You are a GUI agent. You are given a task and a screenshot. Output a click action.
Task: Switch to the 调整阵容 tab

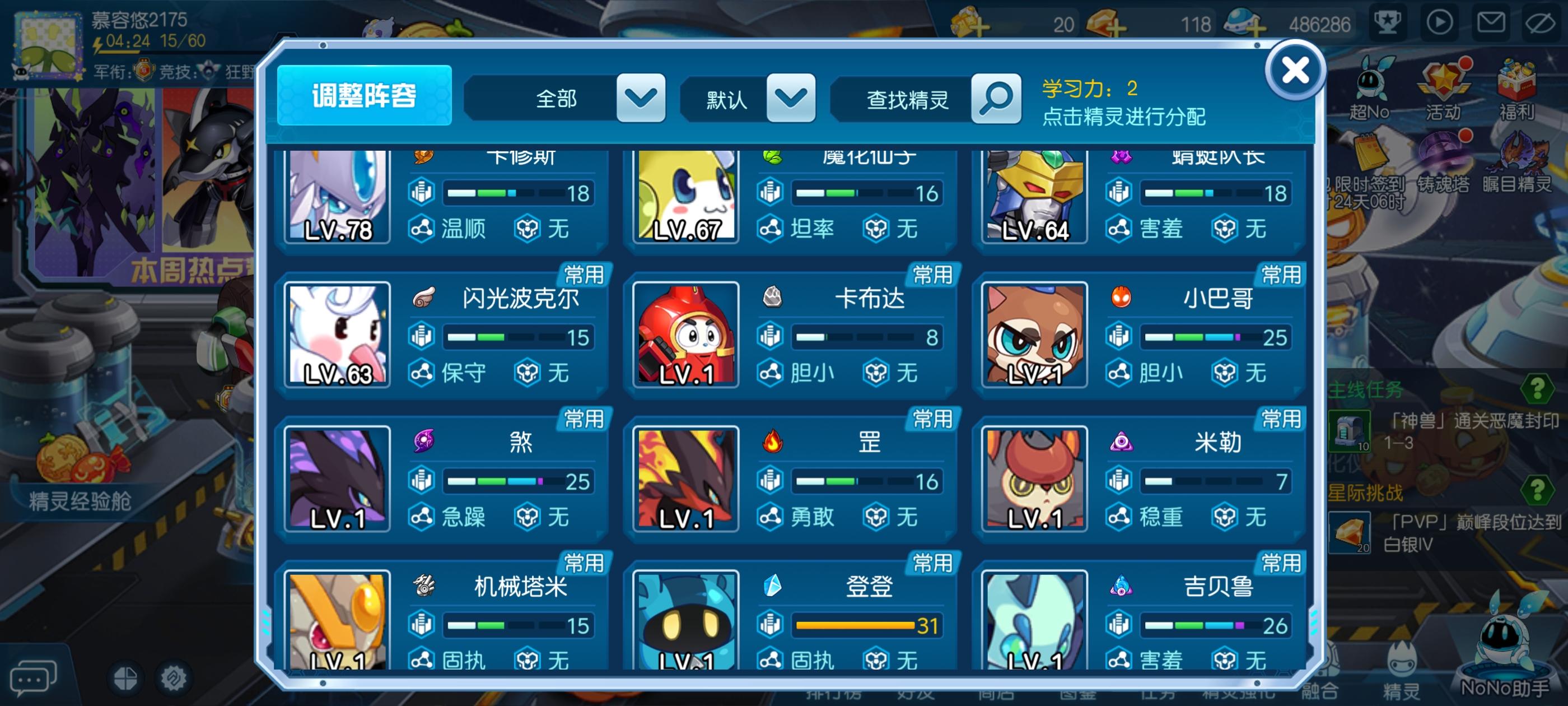[364, 97]
